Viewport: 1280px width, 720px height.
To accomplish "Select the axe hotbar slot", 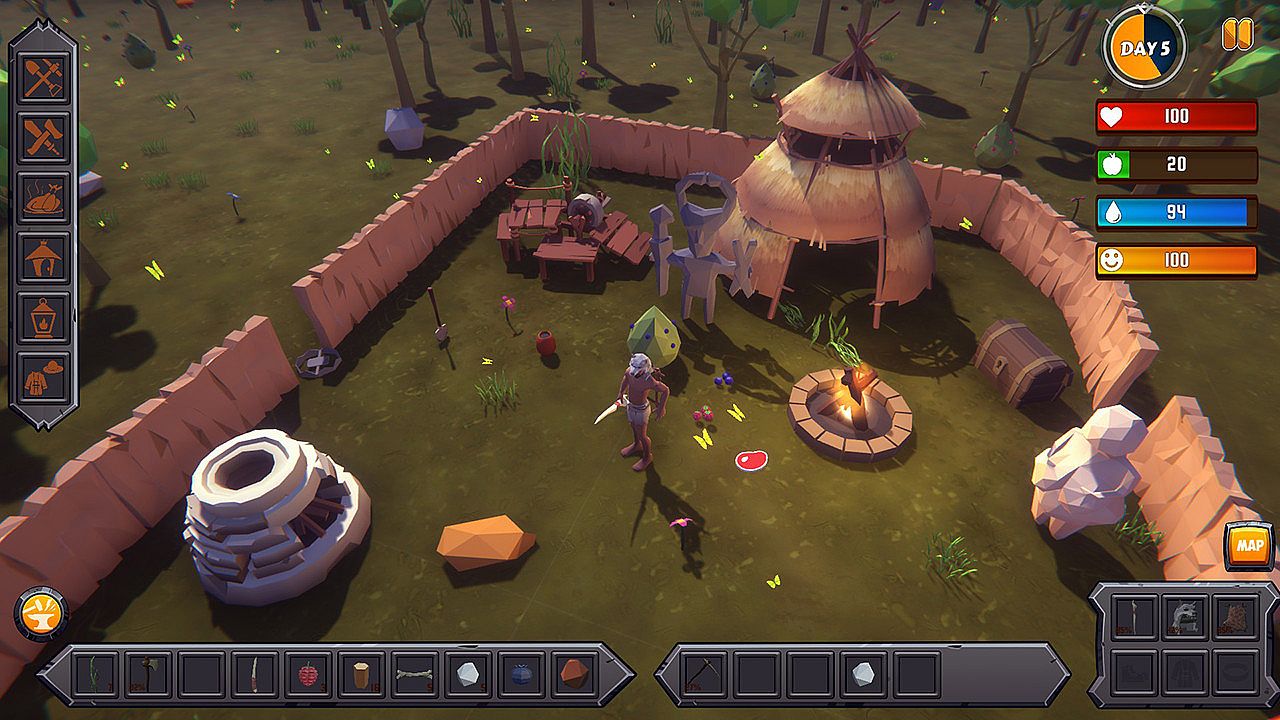I will click(x=148, y=675).
